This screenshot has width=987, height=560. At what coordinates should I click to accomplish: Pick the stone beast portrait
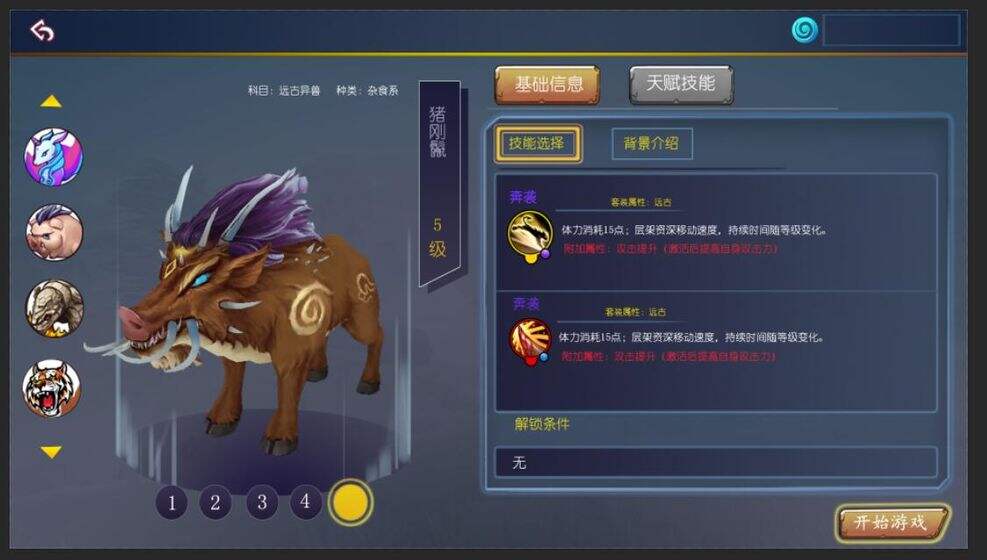[x=53, y=309]
